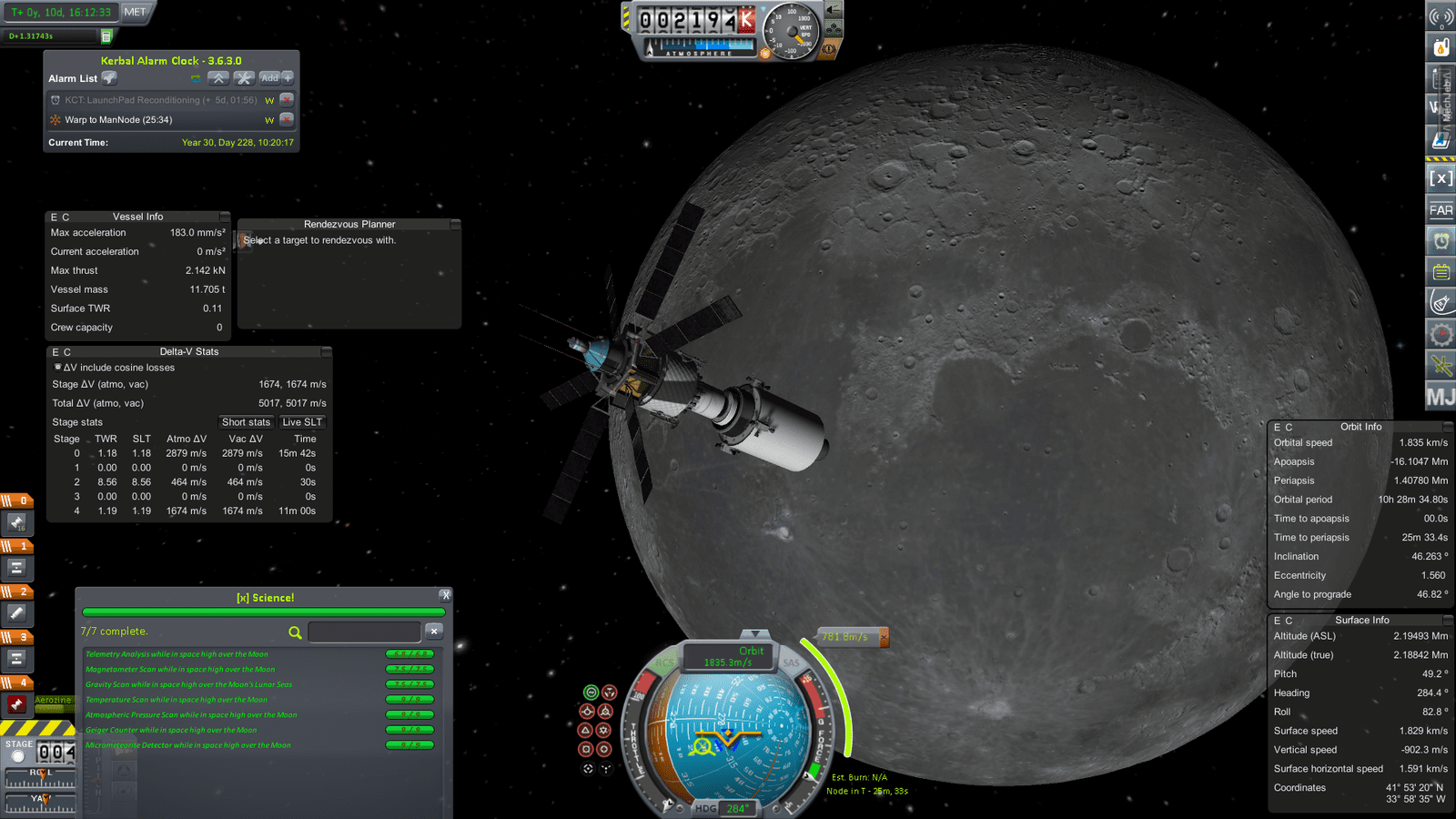Screen dimensions: 1456x819
Task: Toggle RCS on the navball
Action: click(x=665, y=662)
